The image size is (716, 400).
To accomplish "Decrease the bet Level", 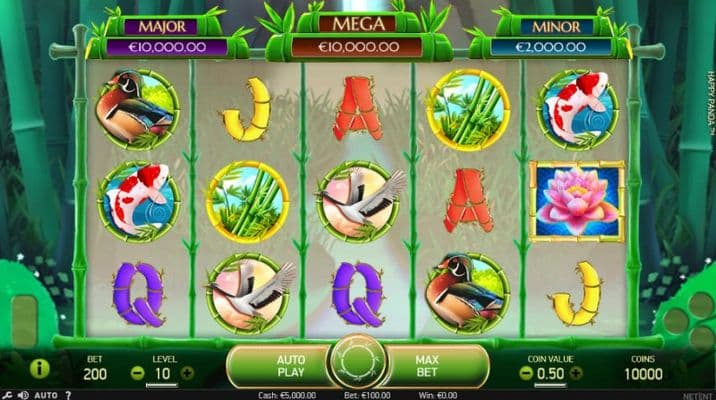I will [137, 373].
